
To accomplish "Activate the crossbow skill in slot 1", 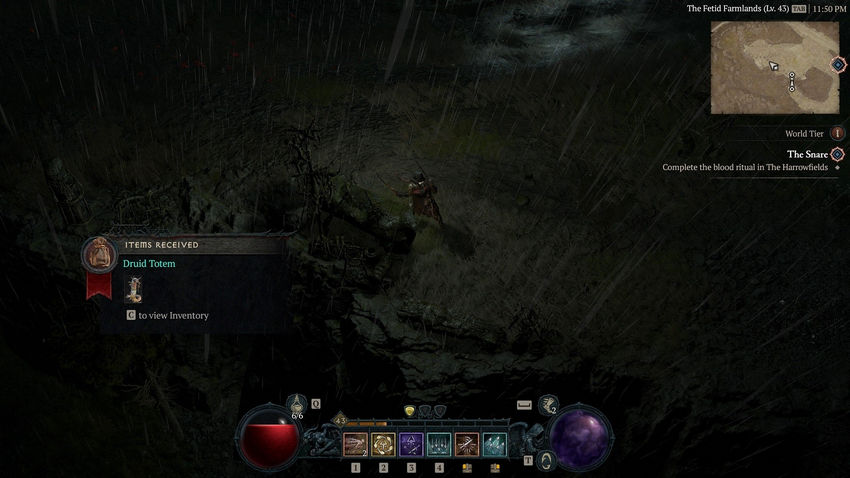I will tap(355, 444).
